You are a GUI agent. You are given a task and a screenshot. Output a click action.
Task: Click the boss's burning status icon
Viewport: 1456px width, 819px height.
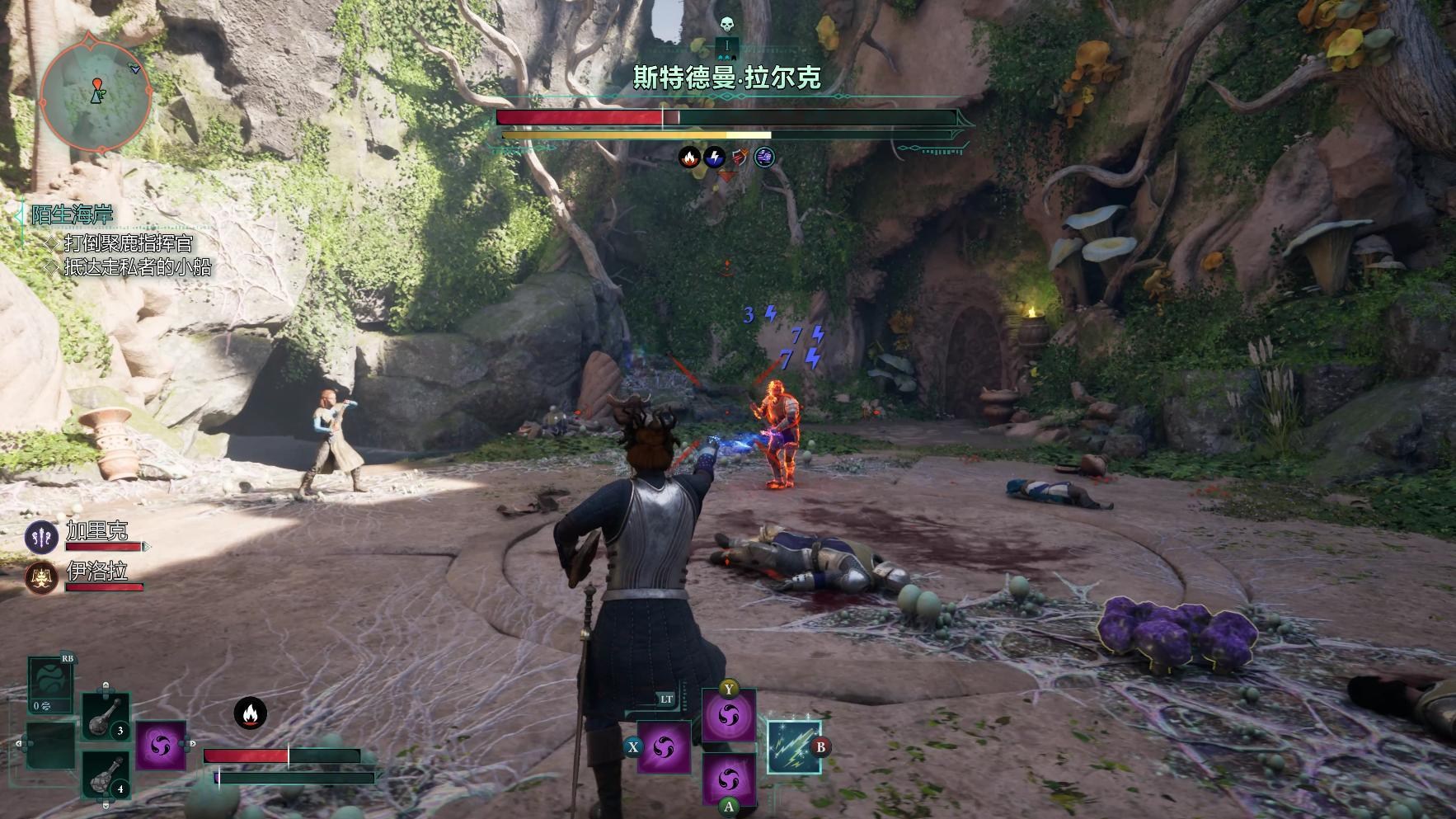pyautogui.click(x=689, y=157)
